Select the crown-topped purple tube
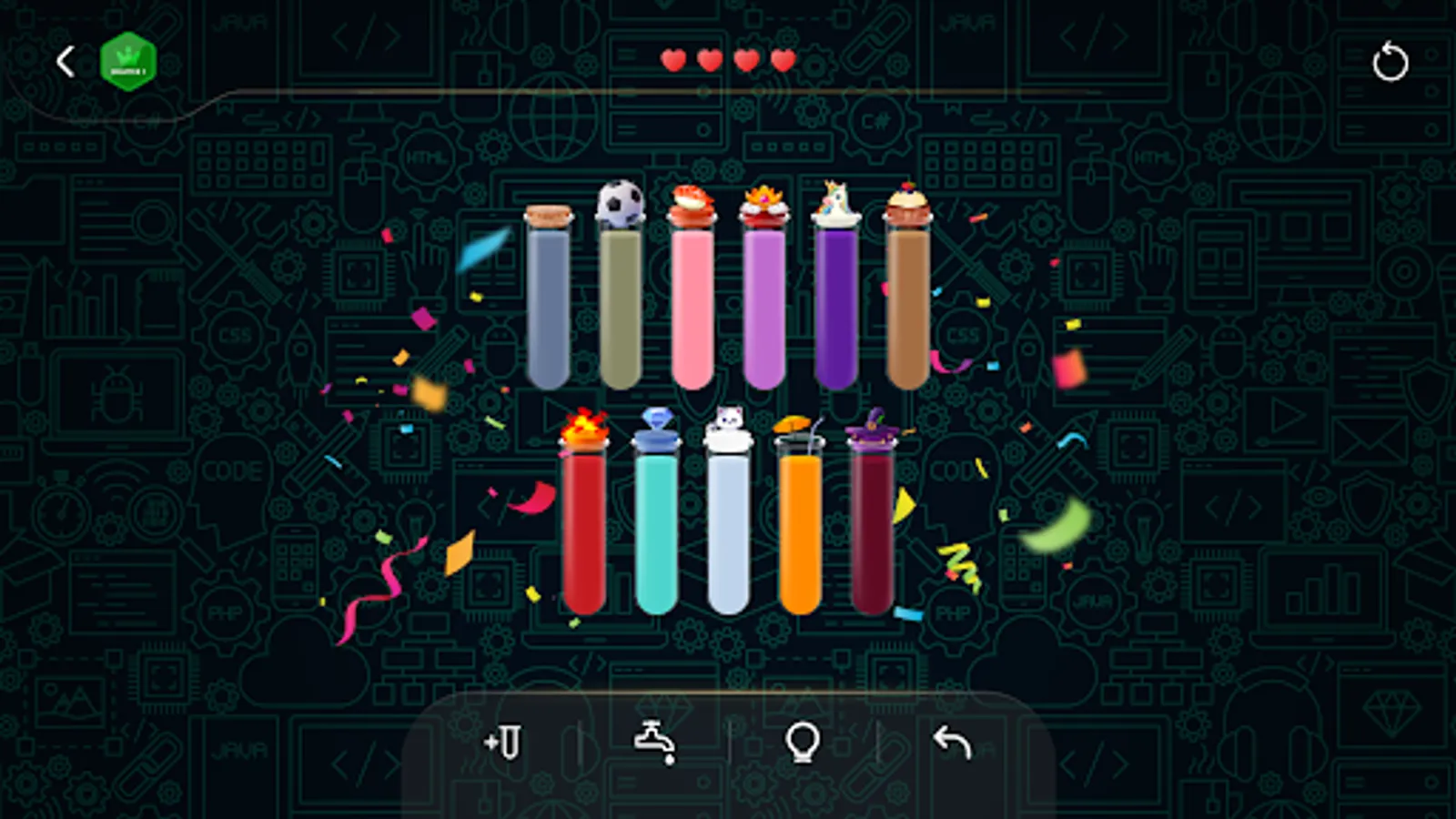This screenshot has height=819, width=1456. tap(764, 300)
